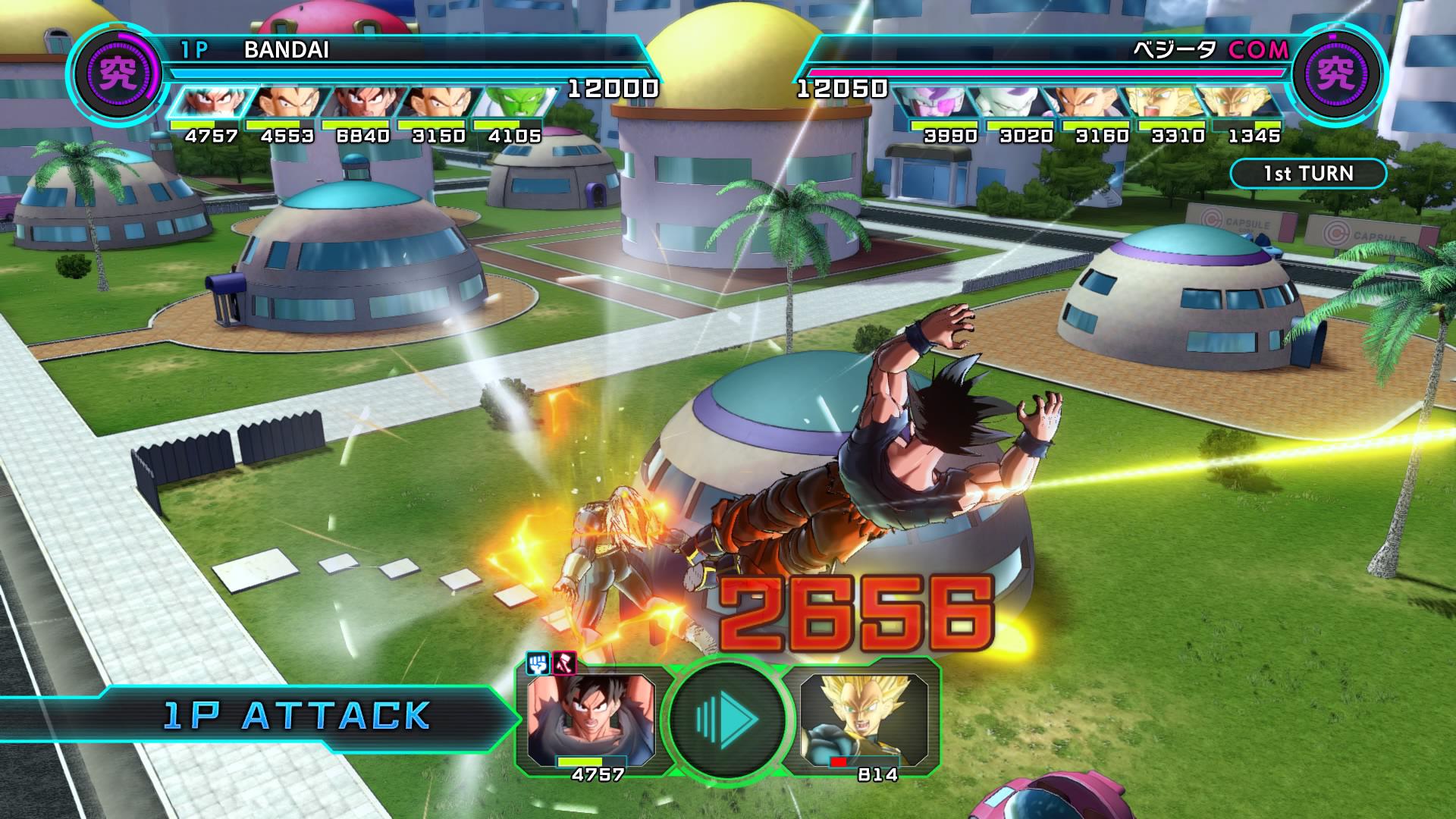The width and height of the screenshot is (1456, 819).
Task: Choose the team member showing 4553 HP
Action: tap(284, 104)
